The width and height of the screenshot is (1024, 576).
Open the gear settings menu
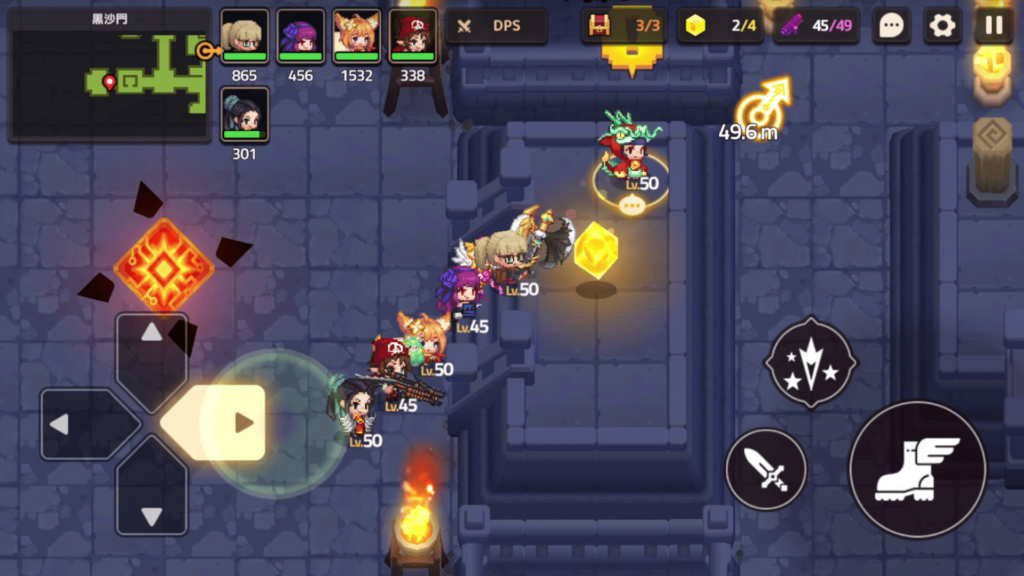(942, 26)
